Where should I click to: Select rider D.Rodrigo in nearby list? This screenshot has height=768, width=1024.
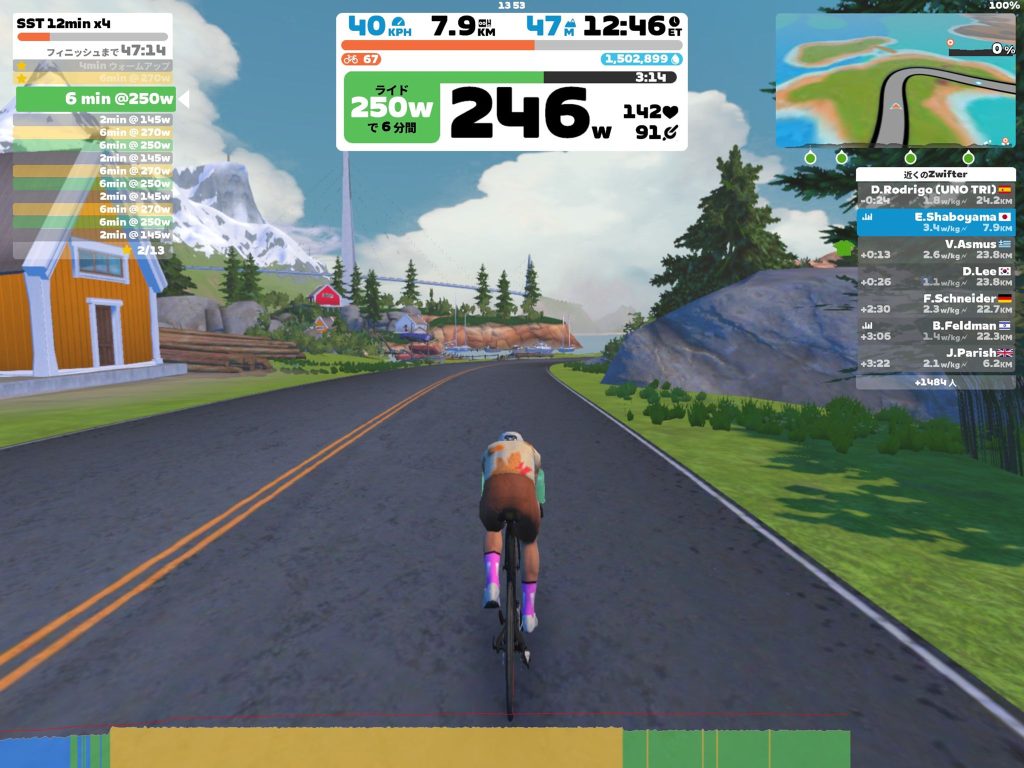tap(935, 195)
